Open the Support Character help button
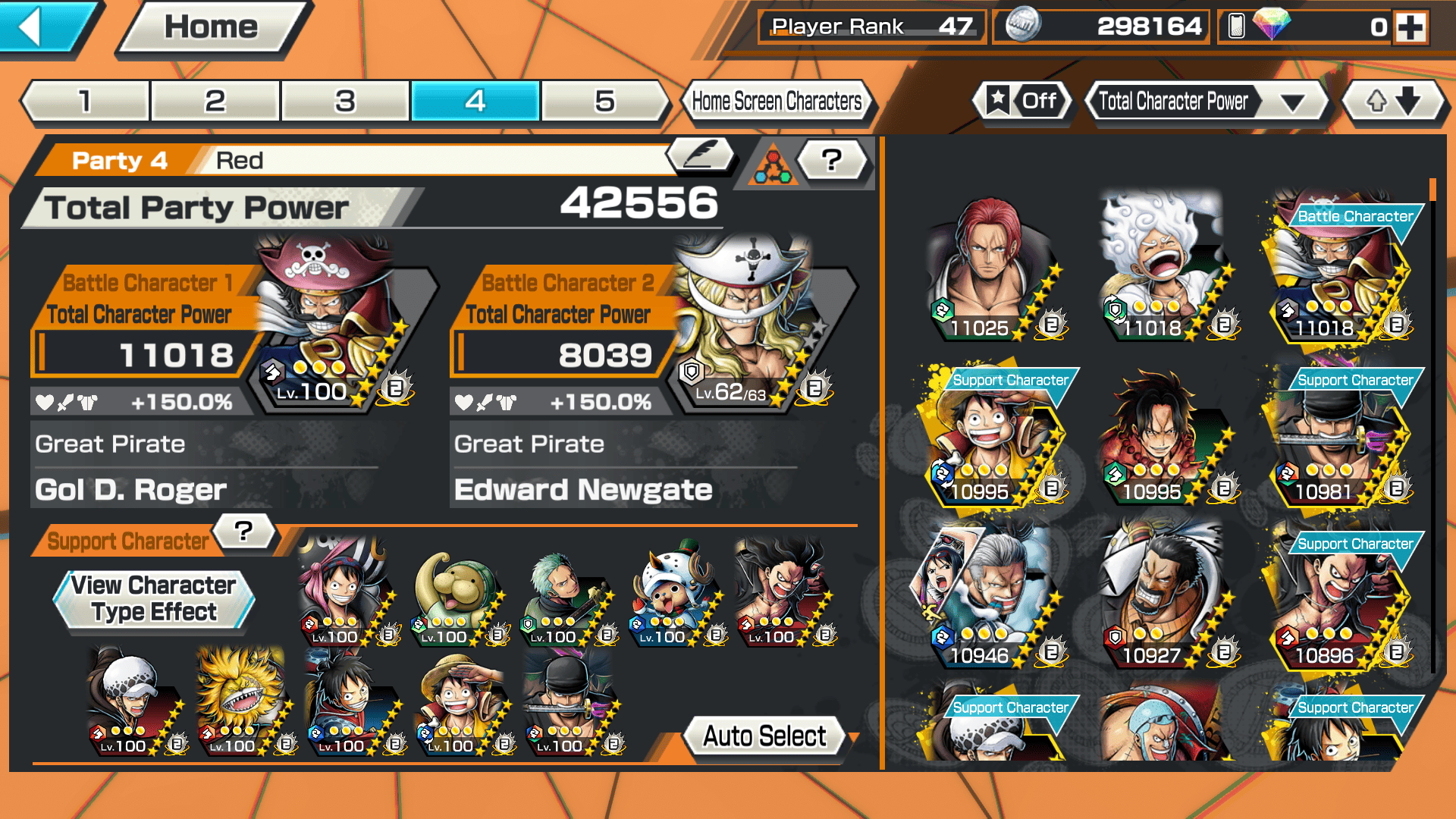This screenshot has height=819, width=1456. 243,532
